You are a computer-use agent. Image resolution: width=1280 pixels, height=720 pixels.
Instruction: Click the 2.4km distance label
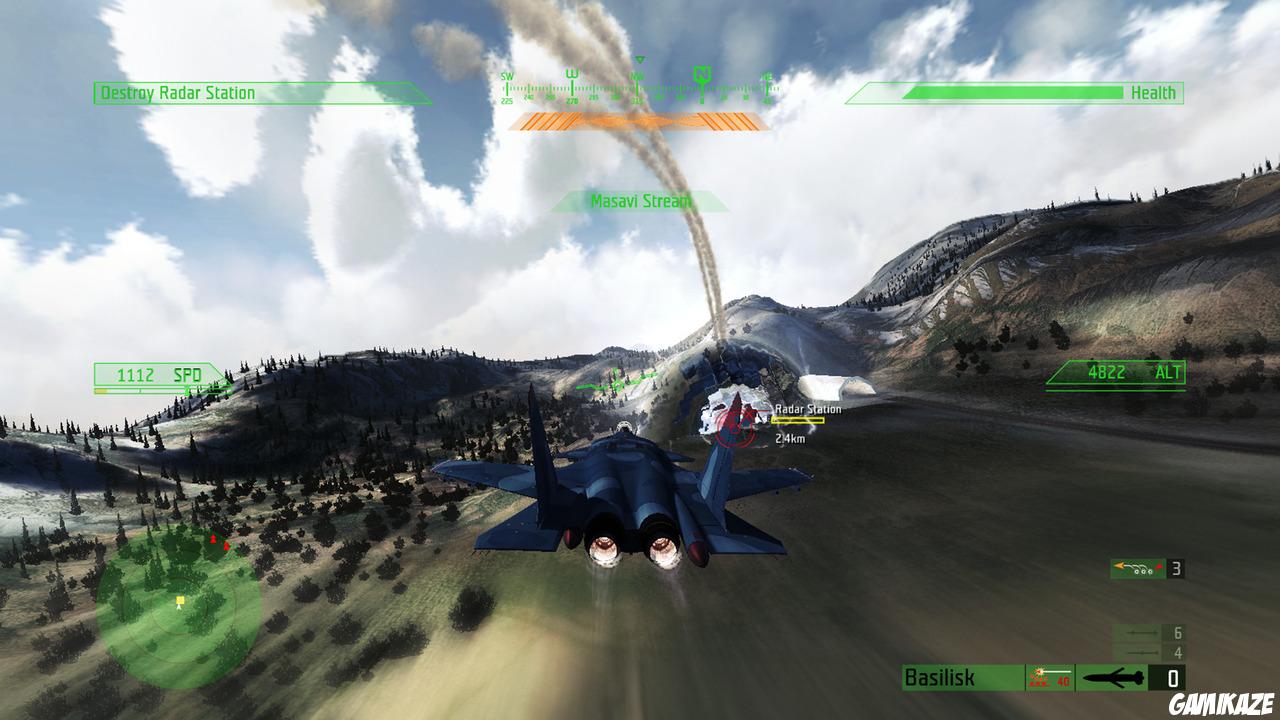click(x=789, y=437)
